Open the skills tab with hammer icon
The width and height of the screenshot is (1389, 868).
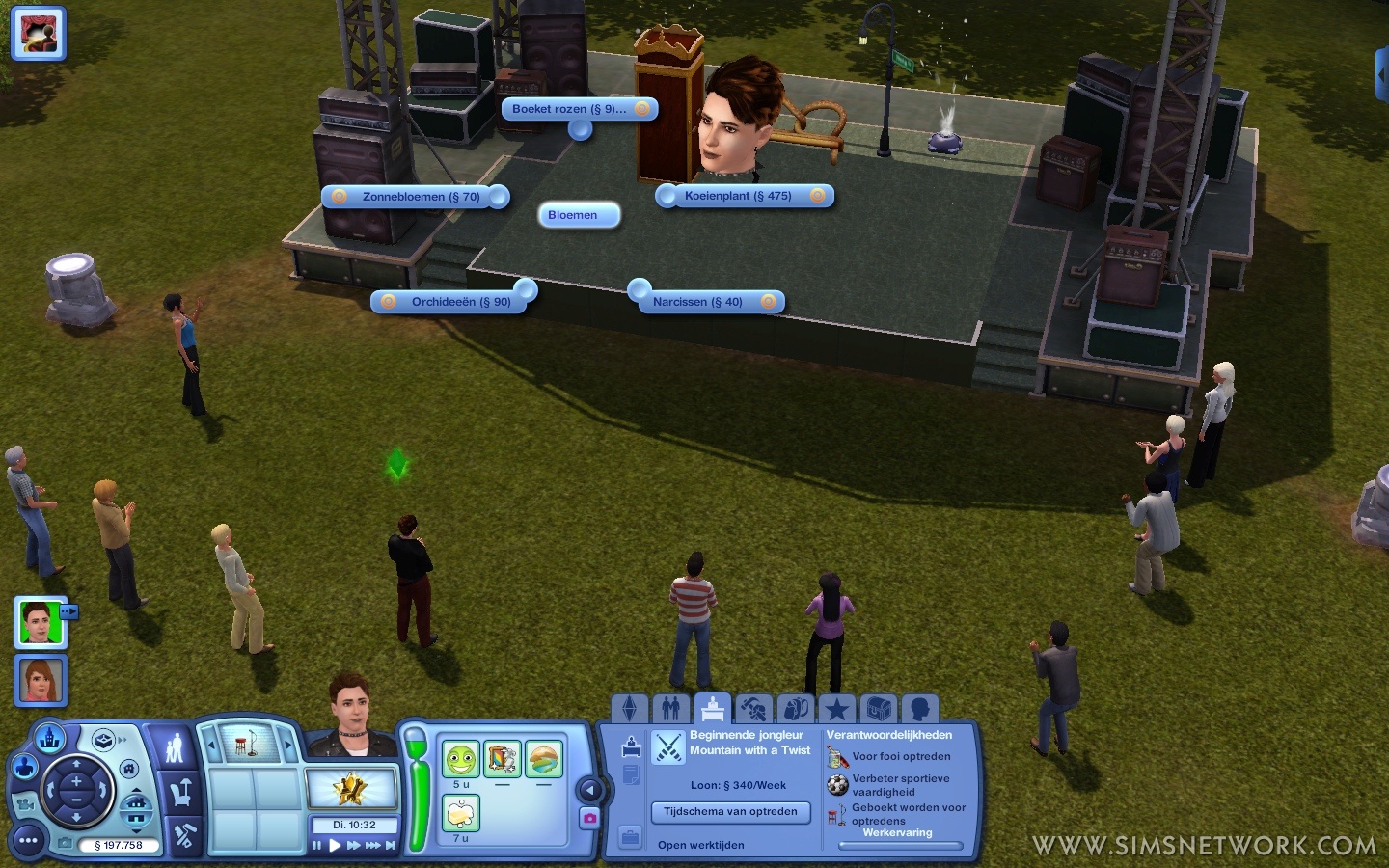pos(754,709)
